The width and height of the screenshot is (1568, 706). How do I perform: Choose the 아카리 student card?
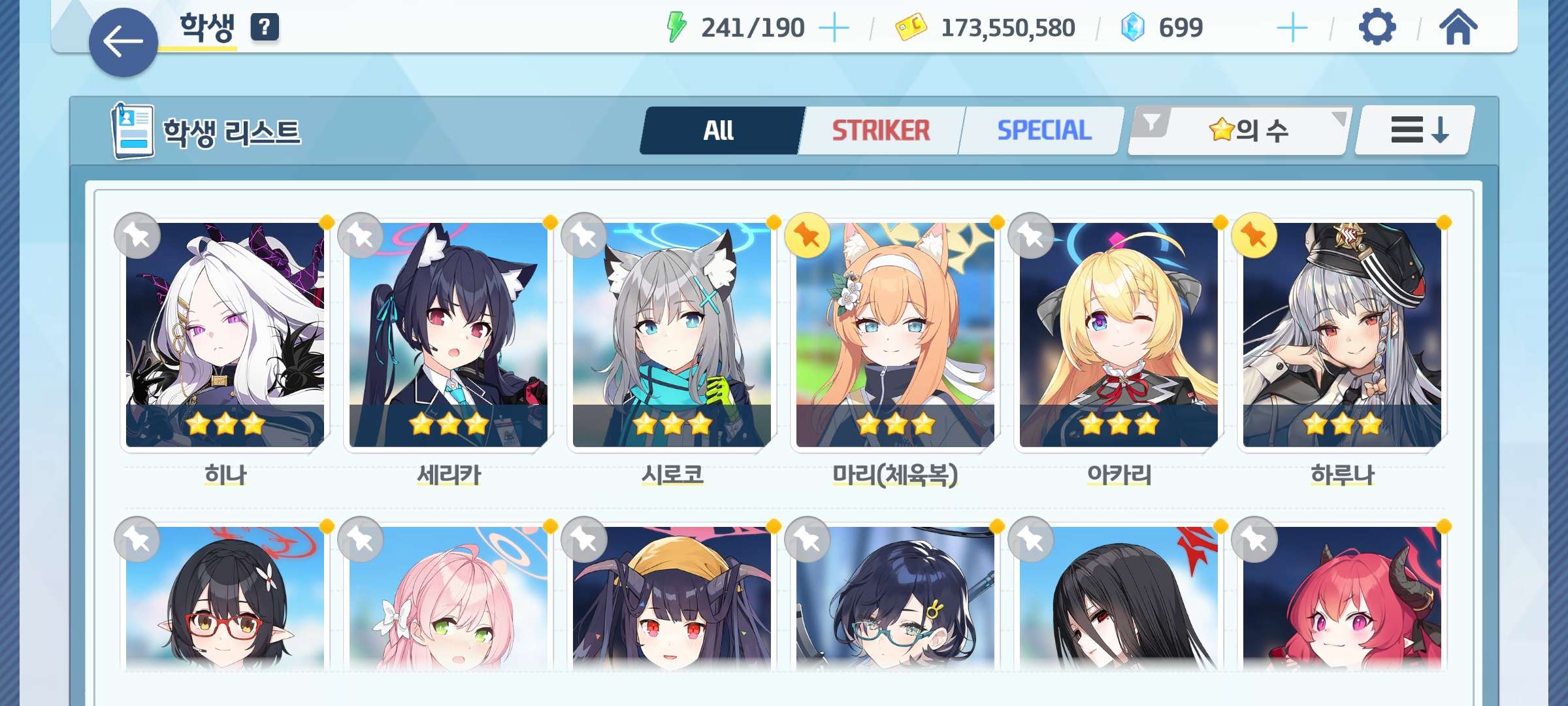(1119, 335)
